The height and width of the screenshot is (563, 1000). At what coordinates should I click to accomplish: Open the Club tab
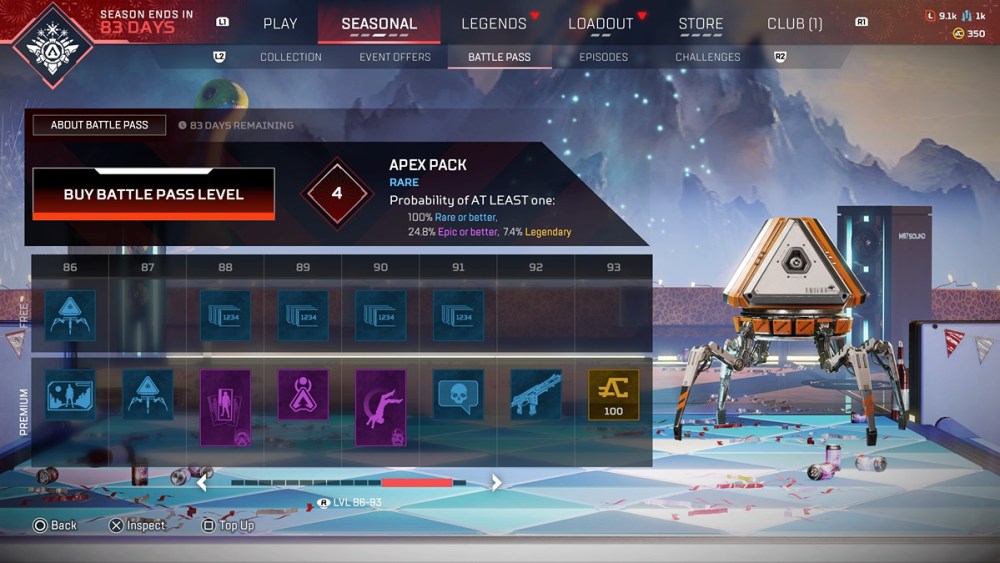click(x=794, y=23)
